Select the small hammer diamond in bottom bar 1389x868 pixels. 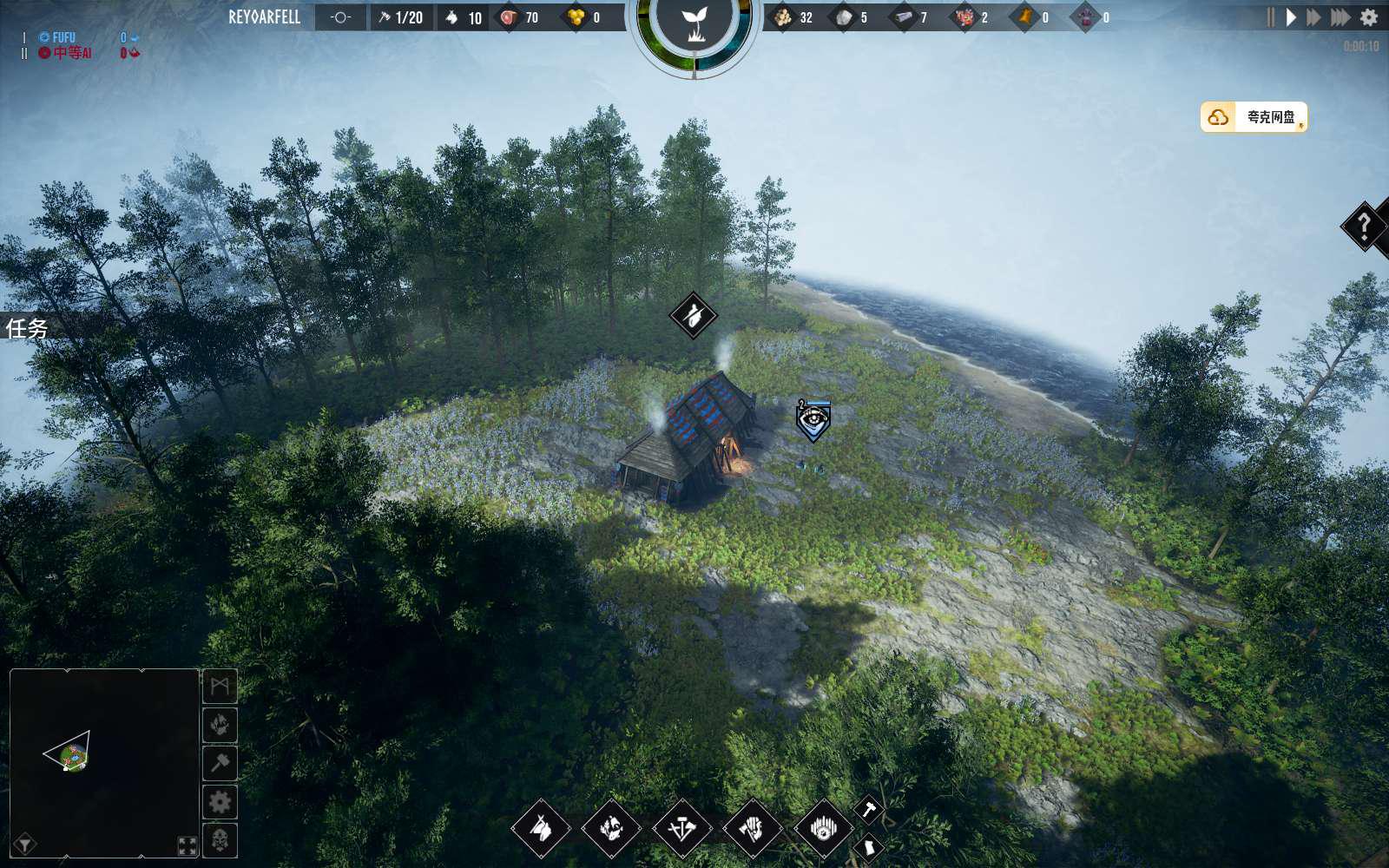[868, 810]
